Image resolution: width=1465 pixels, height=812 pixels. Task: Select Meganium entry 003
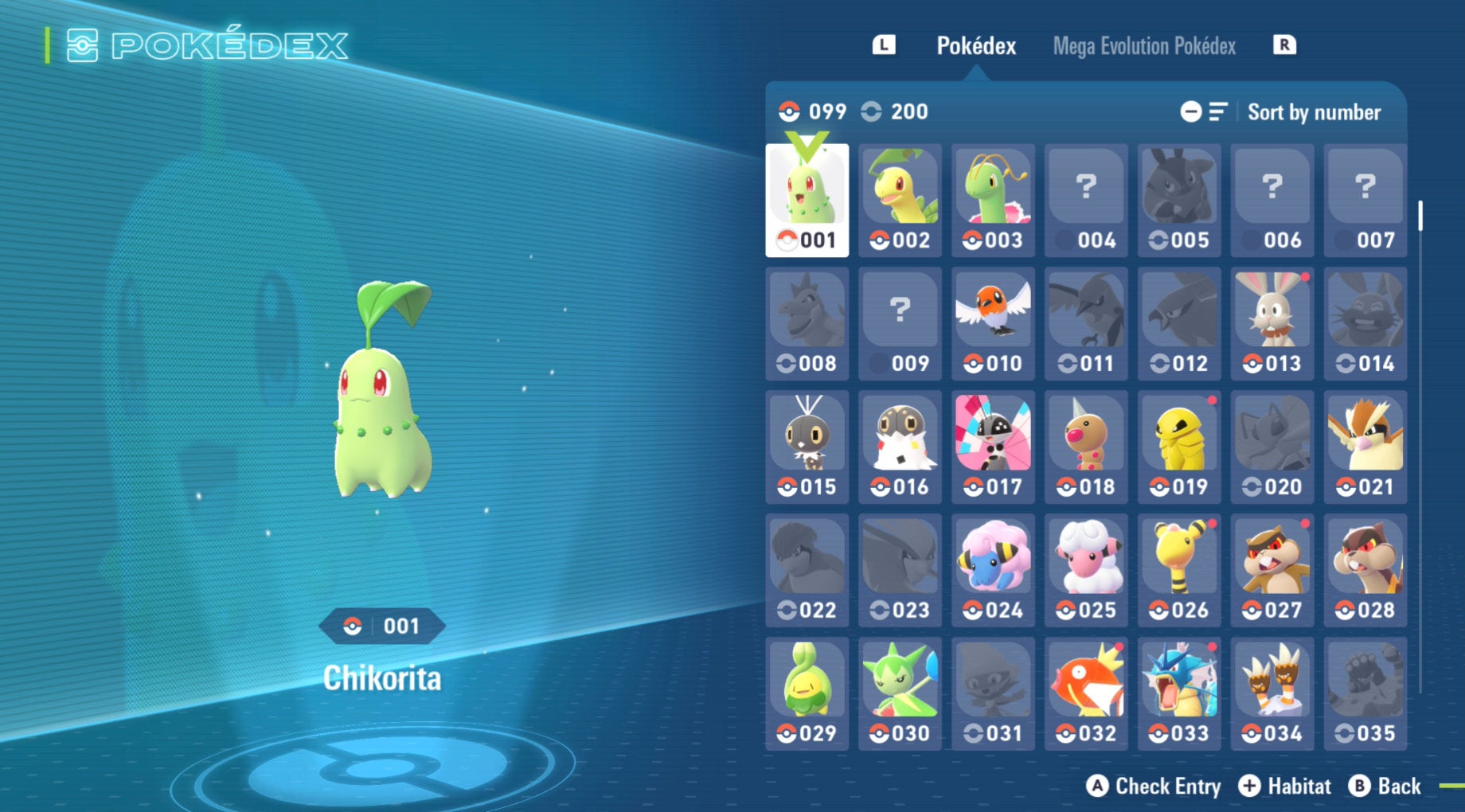click(993, 201)
